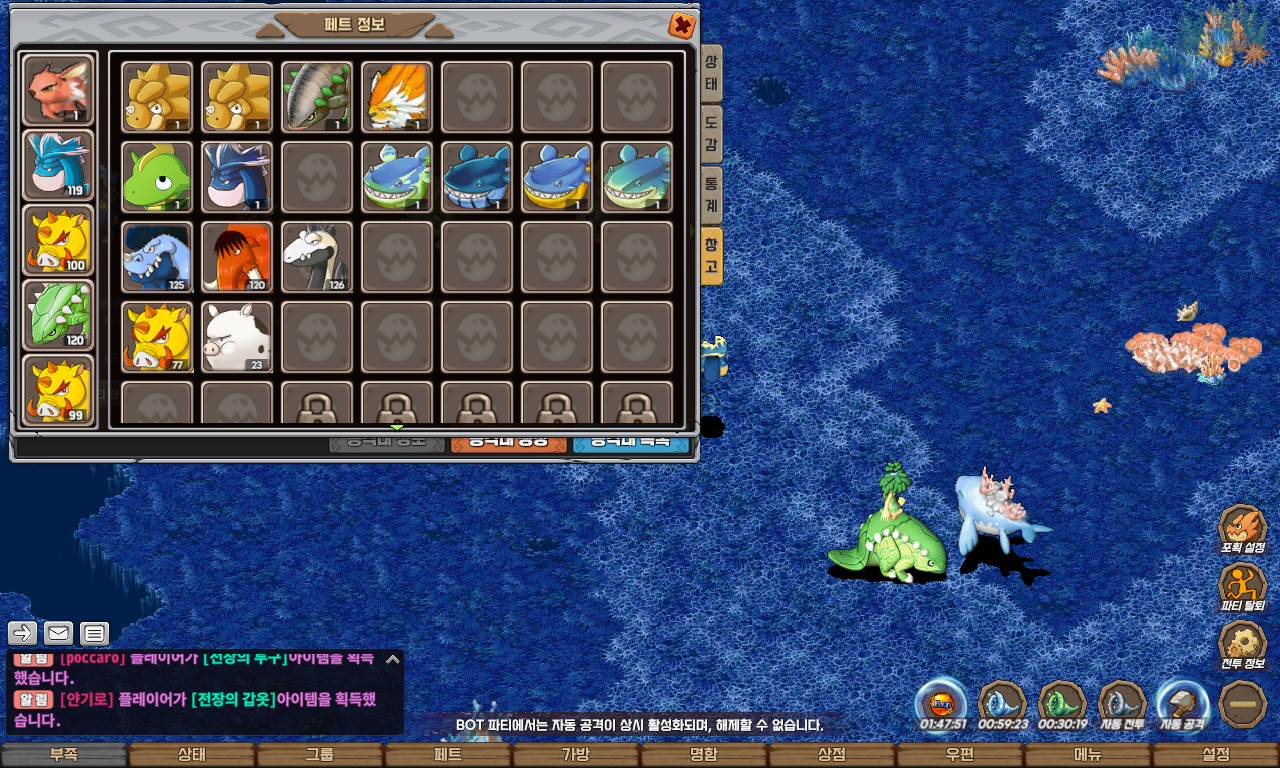1280x768 pixels.
Task: Select the level 119 blue dragon party pet
Action: click(58, 164)
